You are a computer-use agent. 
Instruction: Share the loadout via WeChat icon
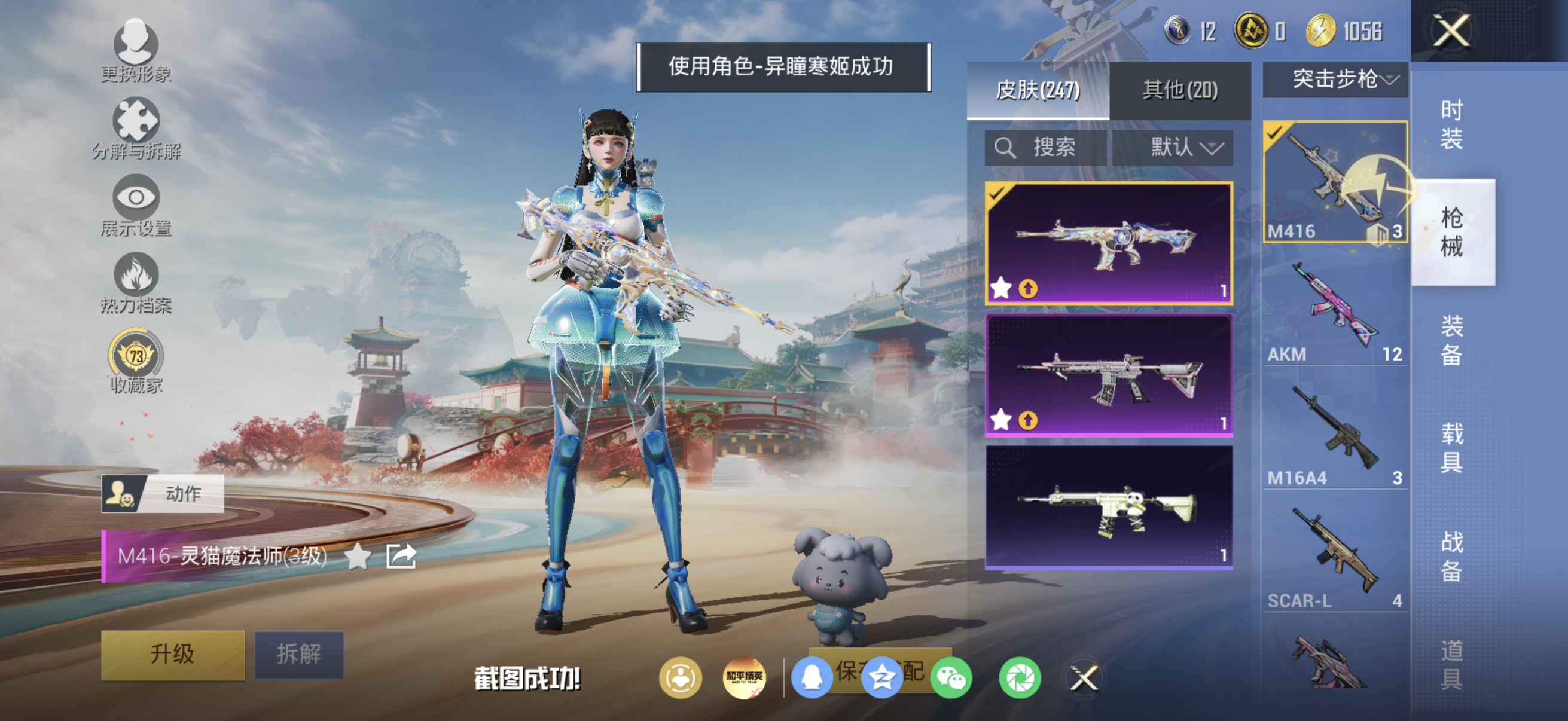tap(953, 679)
